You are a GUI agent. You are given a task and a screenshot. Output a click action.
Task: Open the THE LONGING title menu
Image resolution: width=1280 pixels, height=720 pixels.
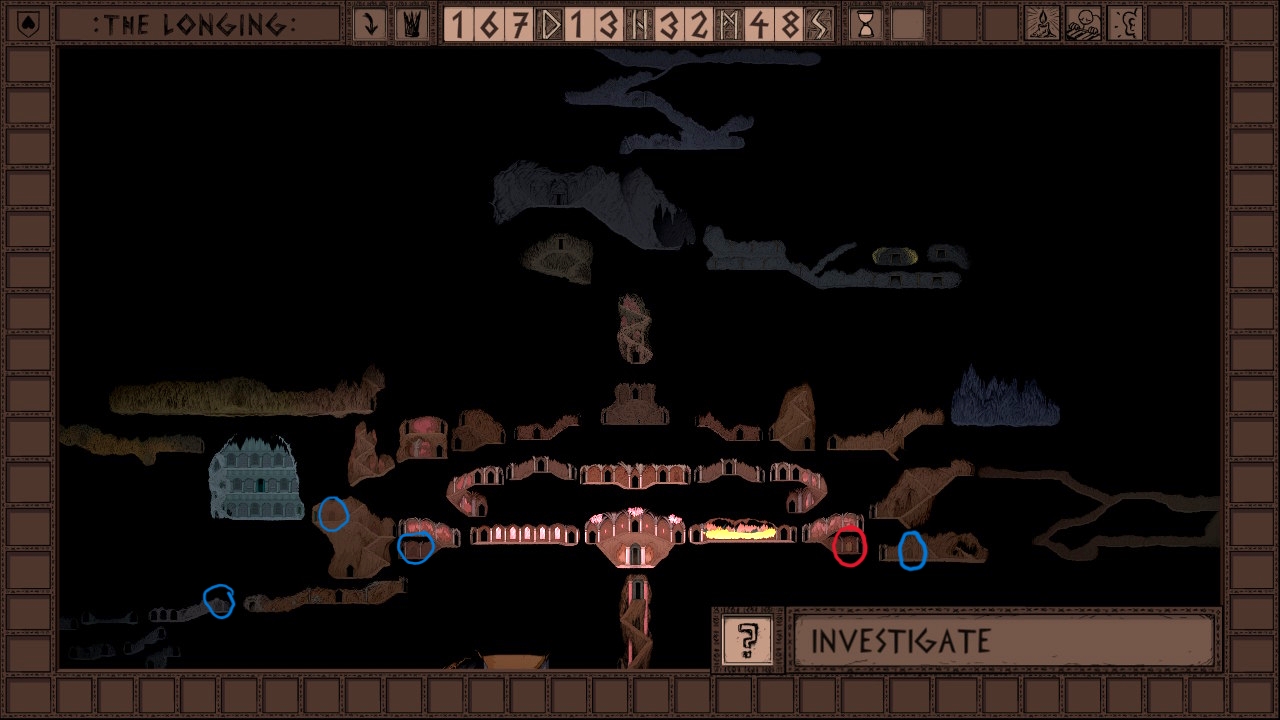click(x=197, y=25)
